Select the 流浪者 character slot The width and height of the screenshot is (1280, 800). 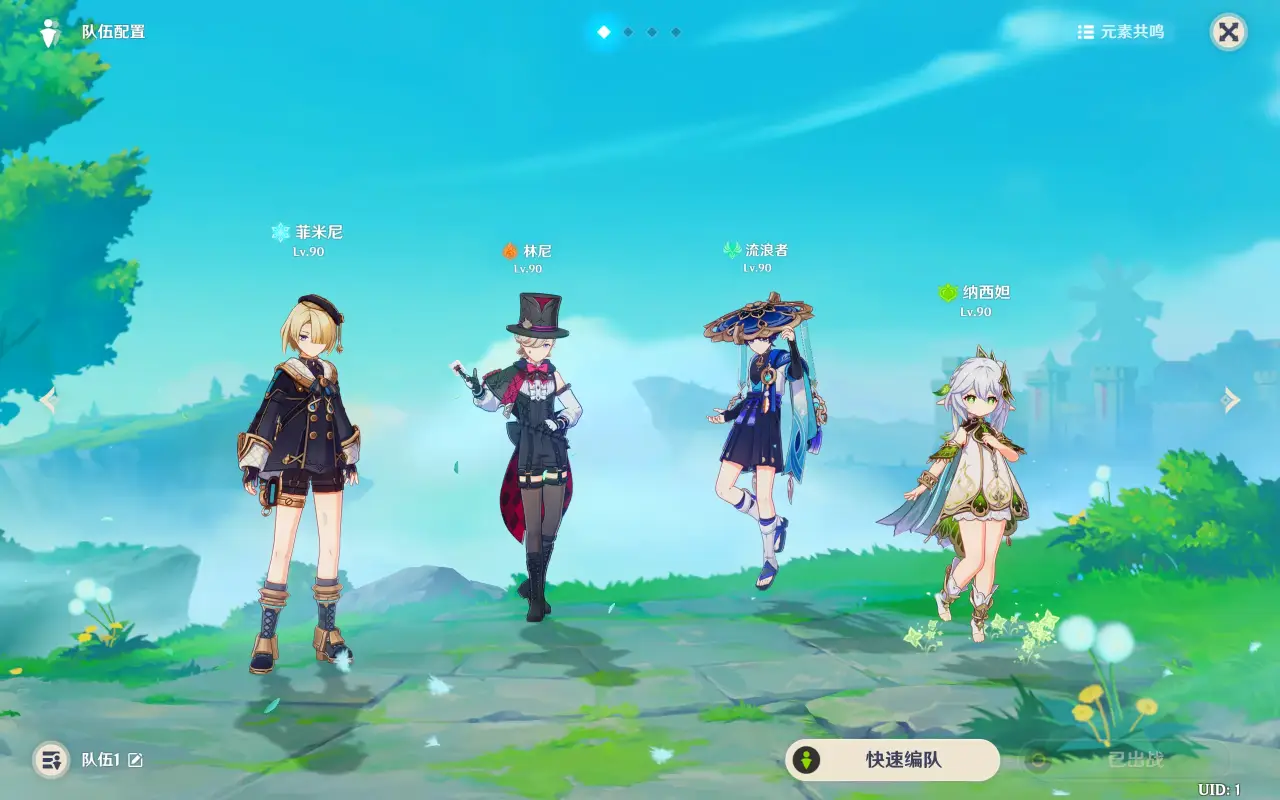pos(760,440)
